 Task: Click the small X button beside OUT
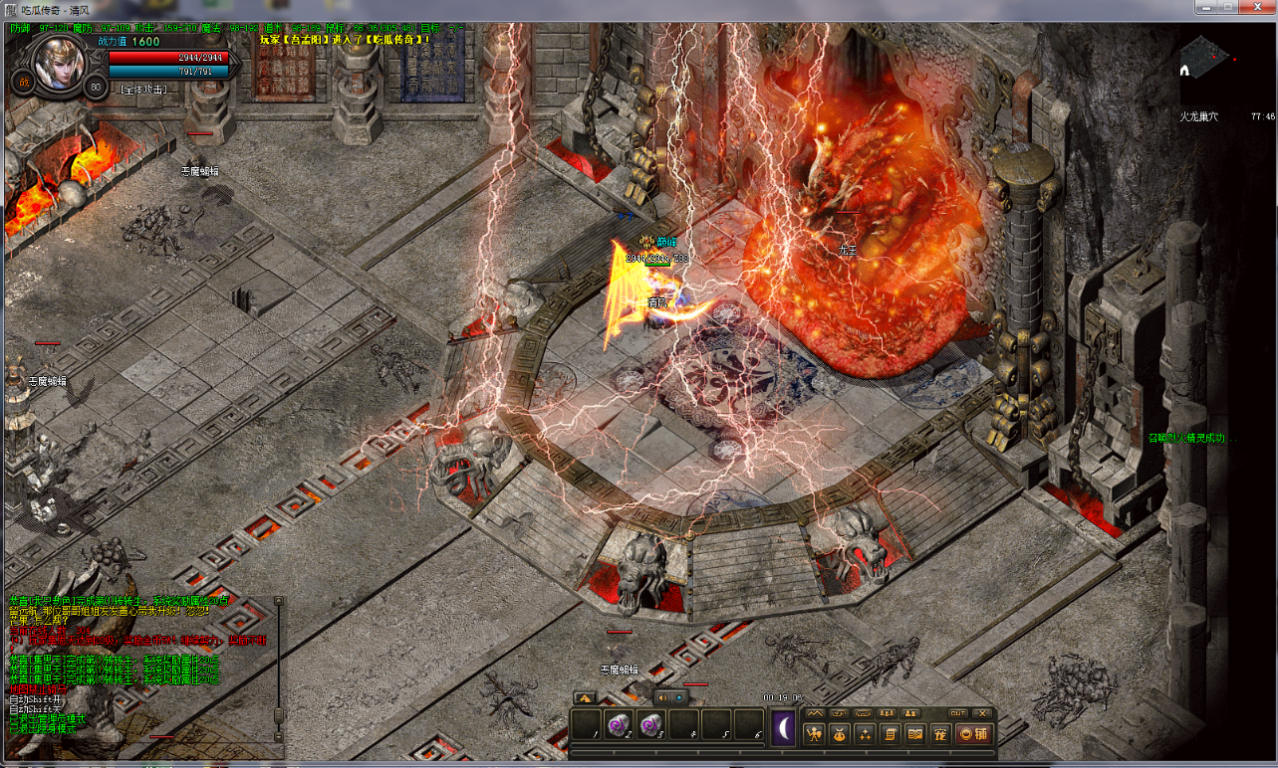[982, 713]
